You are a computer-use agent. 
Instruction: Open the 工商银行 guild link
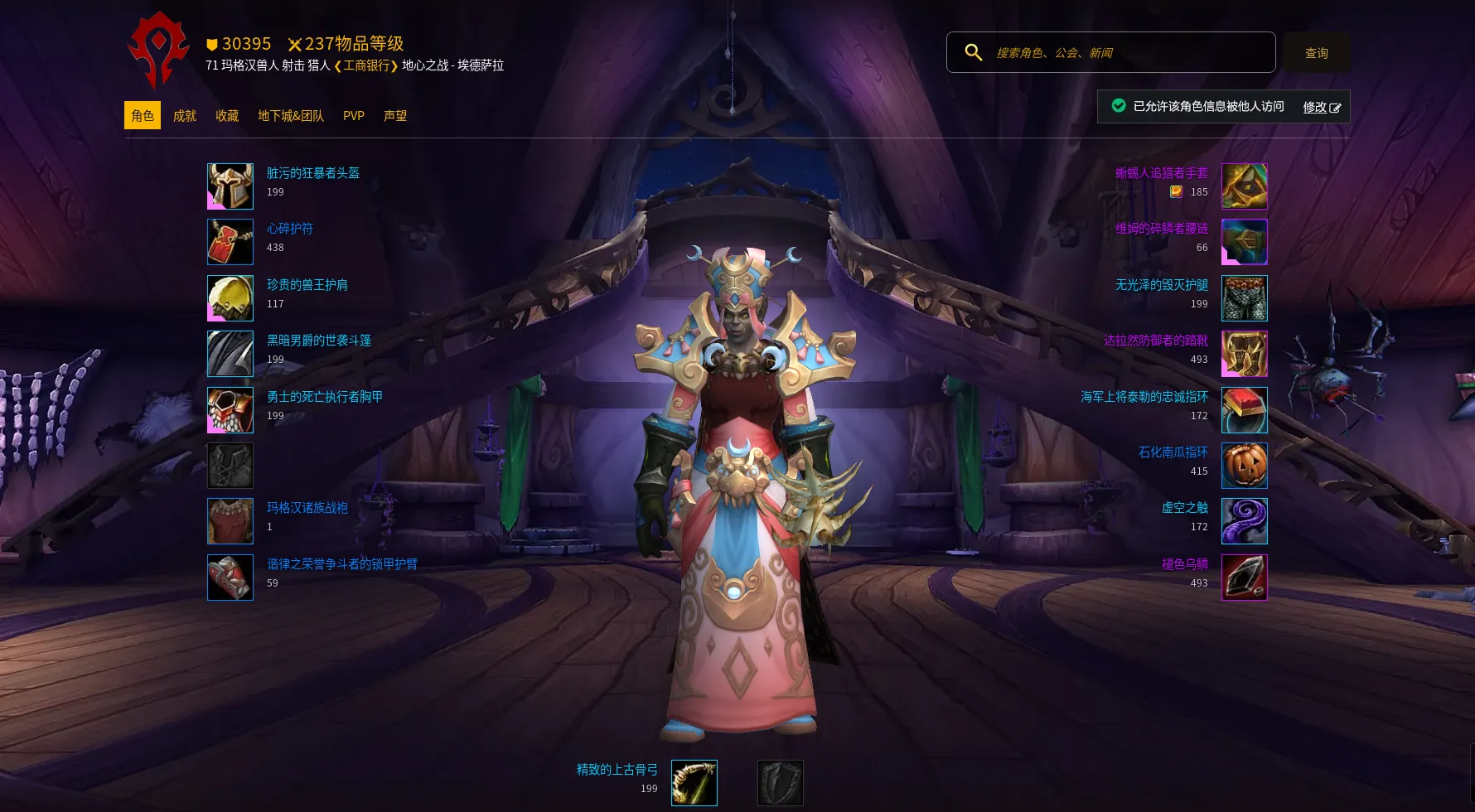366,65
